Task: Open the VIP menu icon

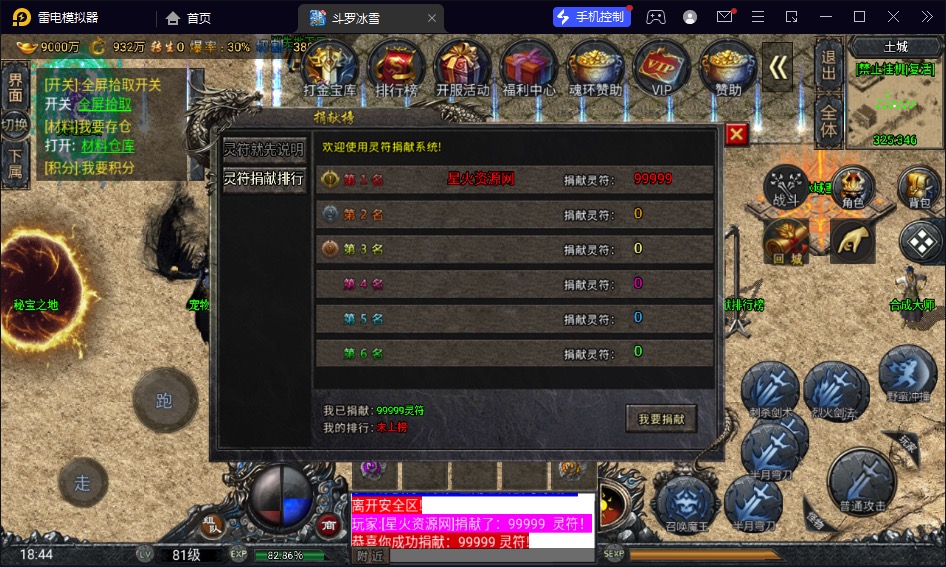Action: 661,68
